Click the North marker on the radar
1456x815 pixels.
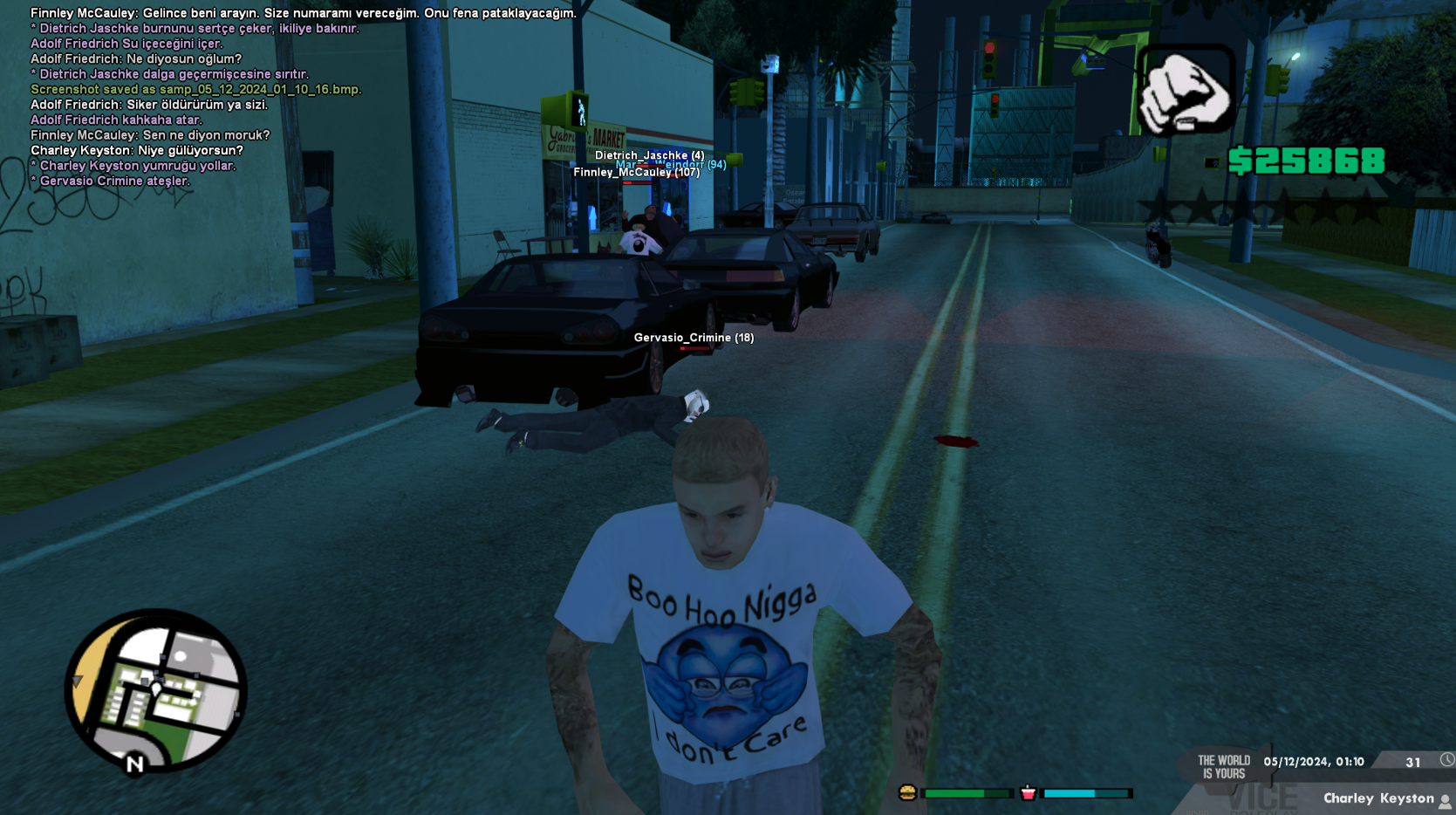tap(134, 764)
